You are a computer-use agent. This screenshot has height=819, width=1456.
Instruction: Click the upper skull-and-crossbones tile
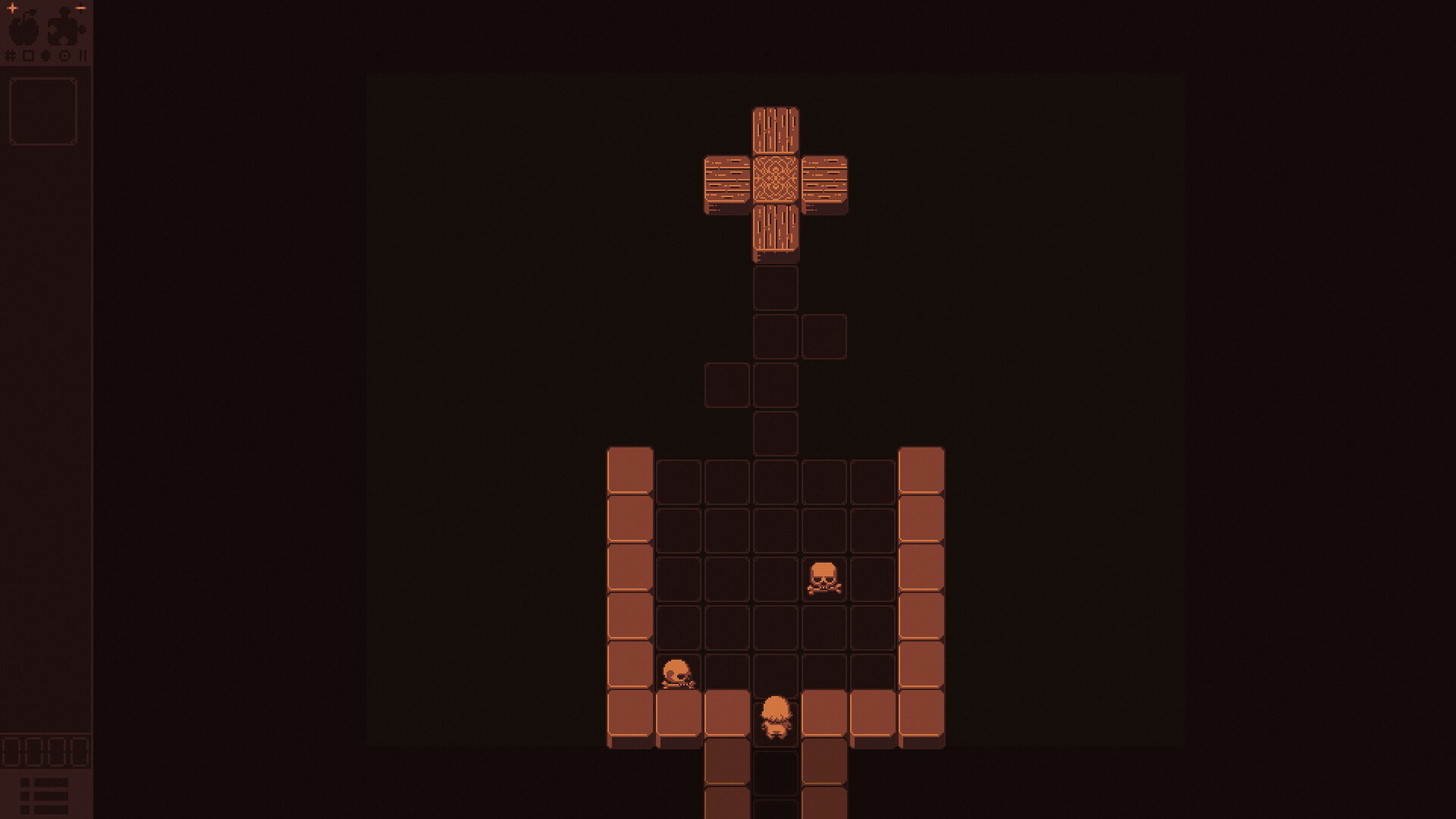(824, 578)
